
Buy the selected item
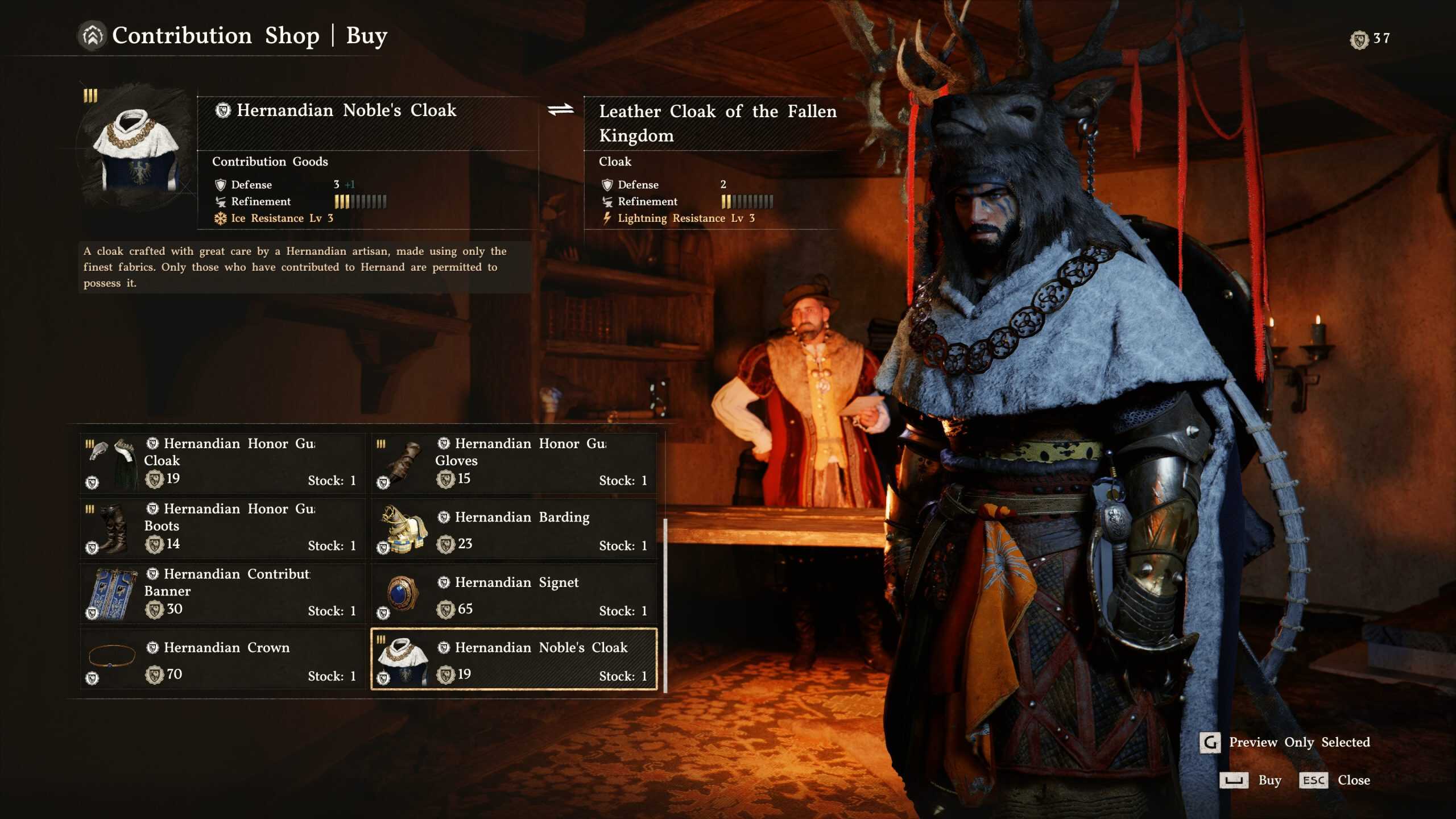click(1250, 780)
